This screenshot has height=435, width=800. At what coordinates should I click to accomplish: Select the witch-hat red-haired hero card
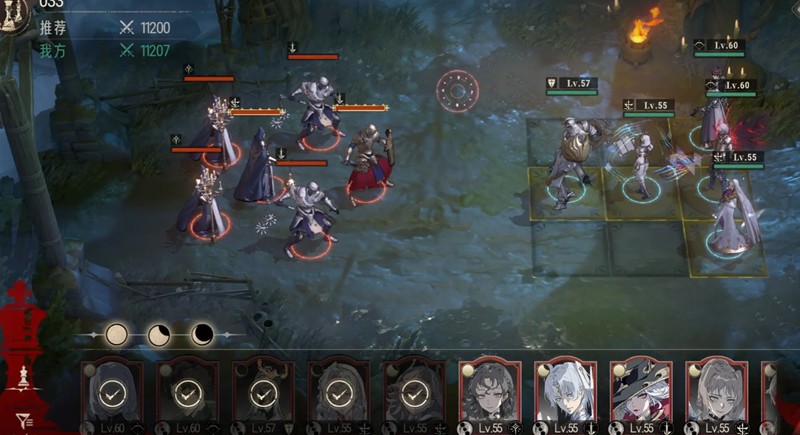[x=641, y=392]
